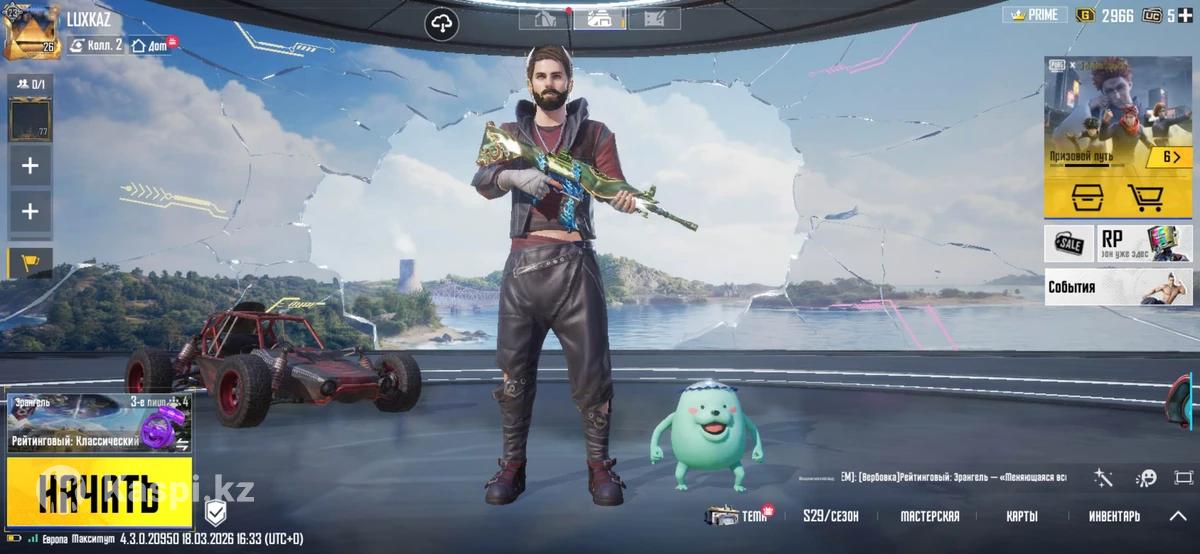Expand the bottom menu arrow

(1178, 516)
